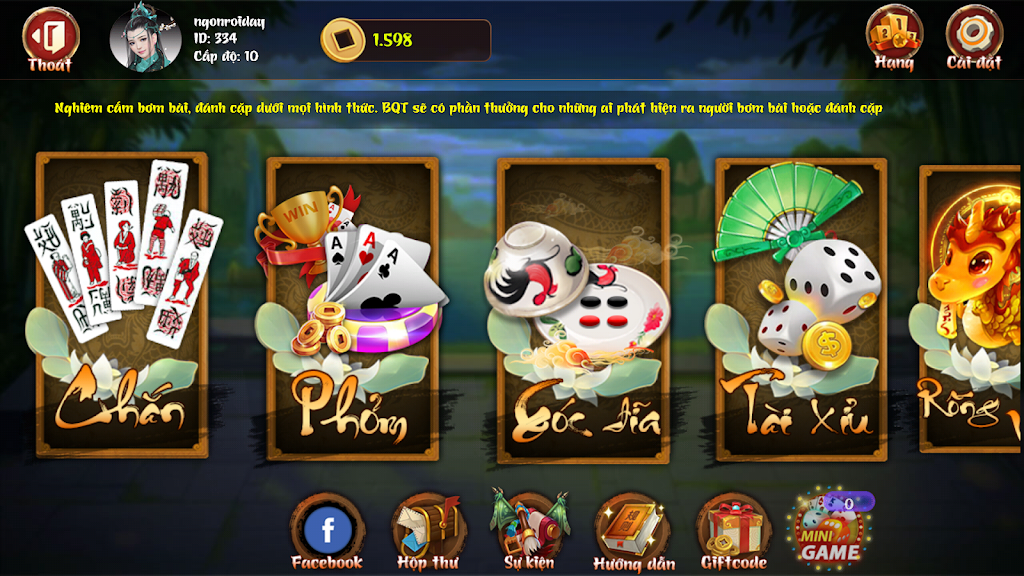Launch the Mini Game menu
1024x576 pixels.
click(x=829, y=529)
